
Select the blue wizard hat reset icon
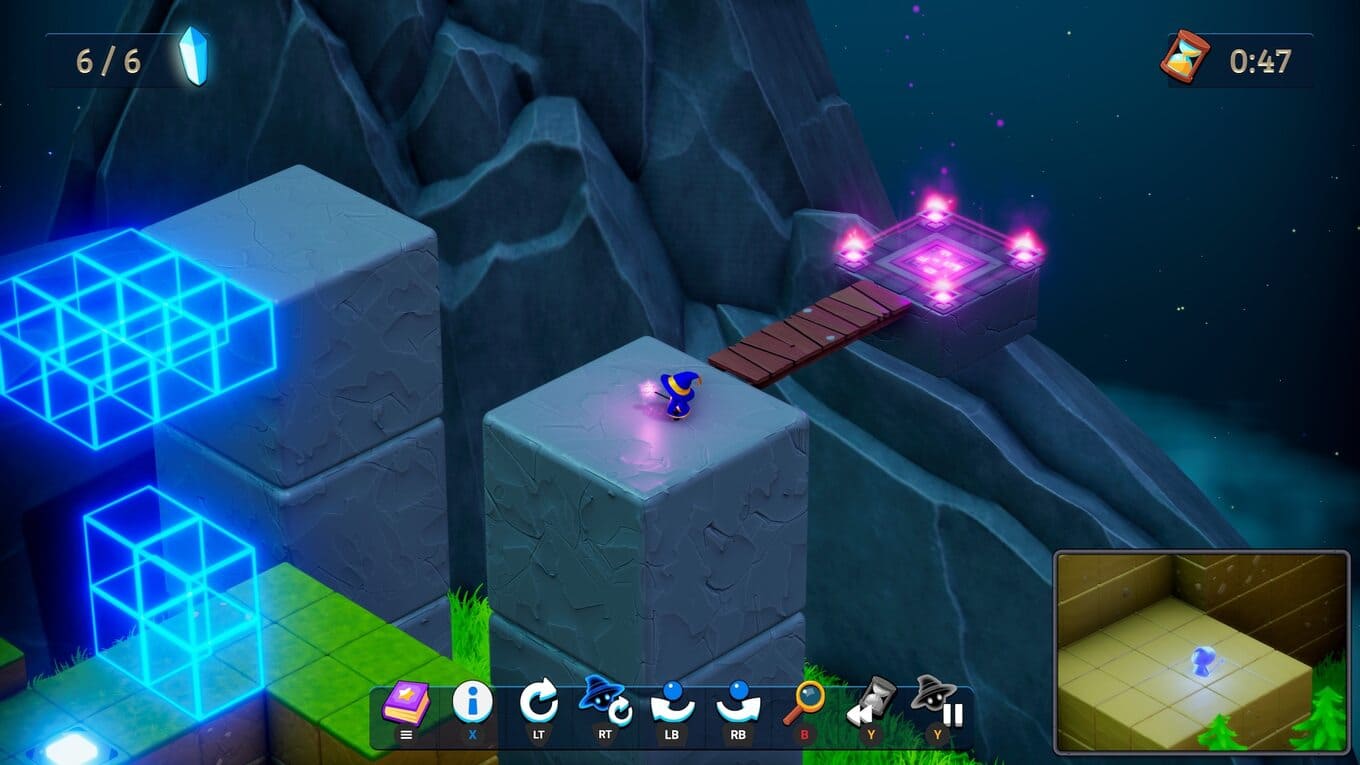click(604, 701)
